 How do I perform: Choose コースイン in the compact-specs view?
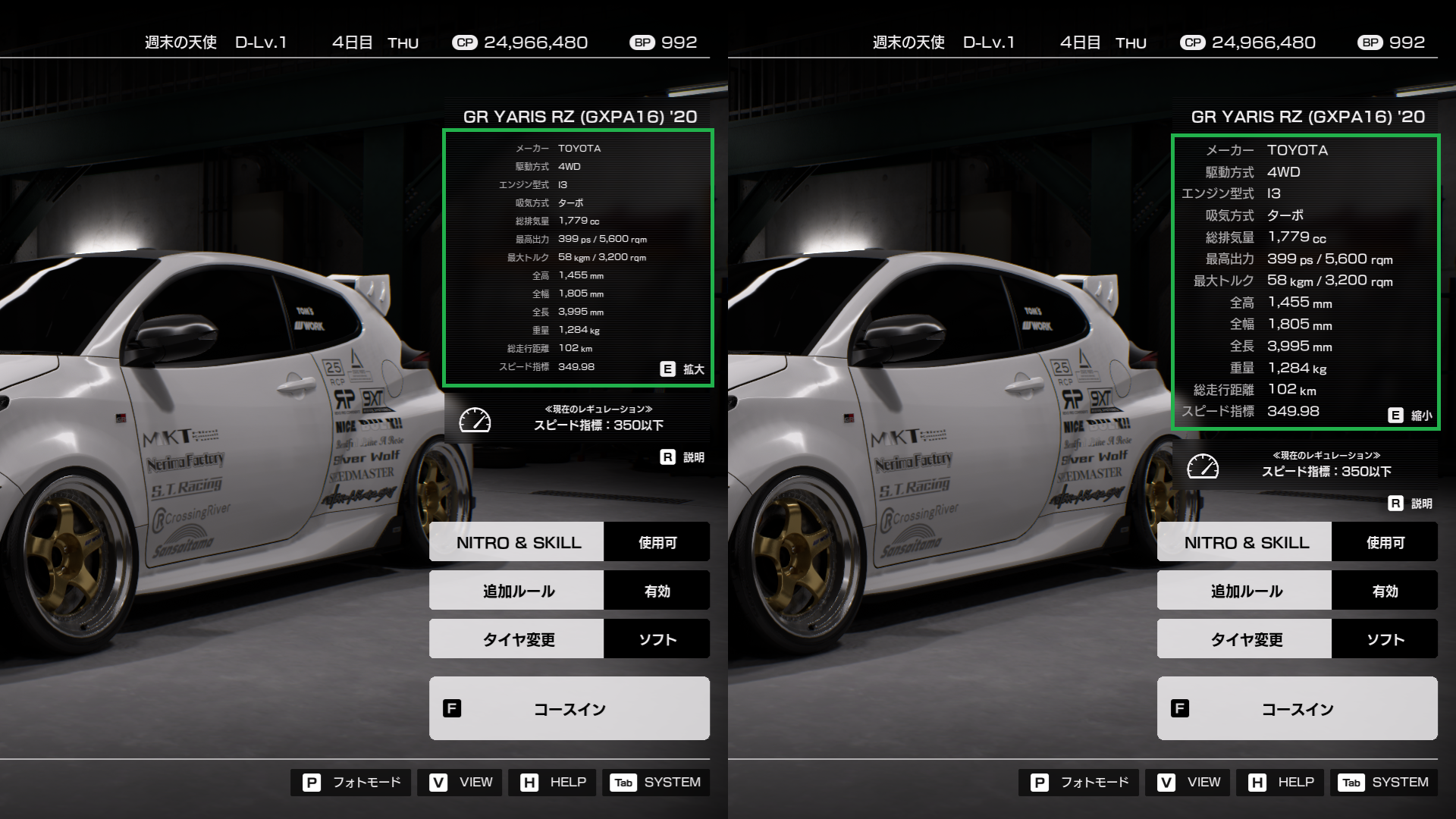569,708
